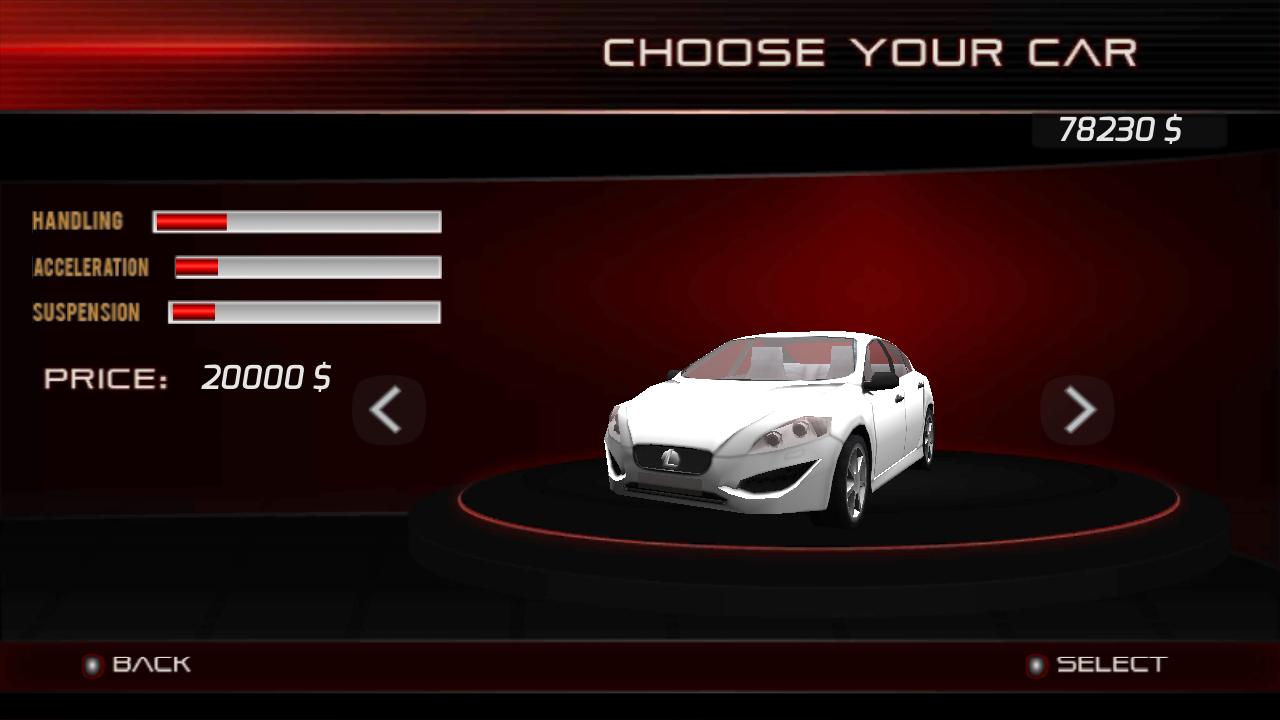Click the HANDLING label text
The height and width of the screenshot is (720, 1280).
78,221
